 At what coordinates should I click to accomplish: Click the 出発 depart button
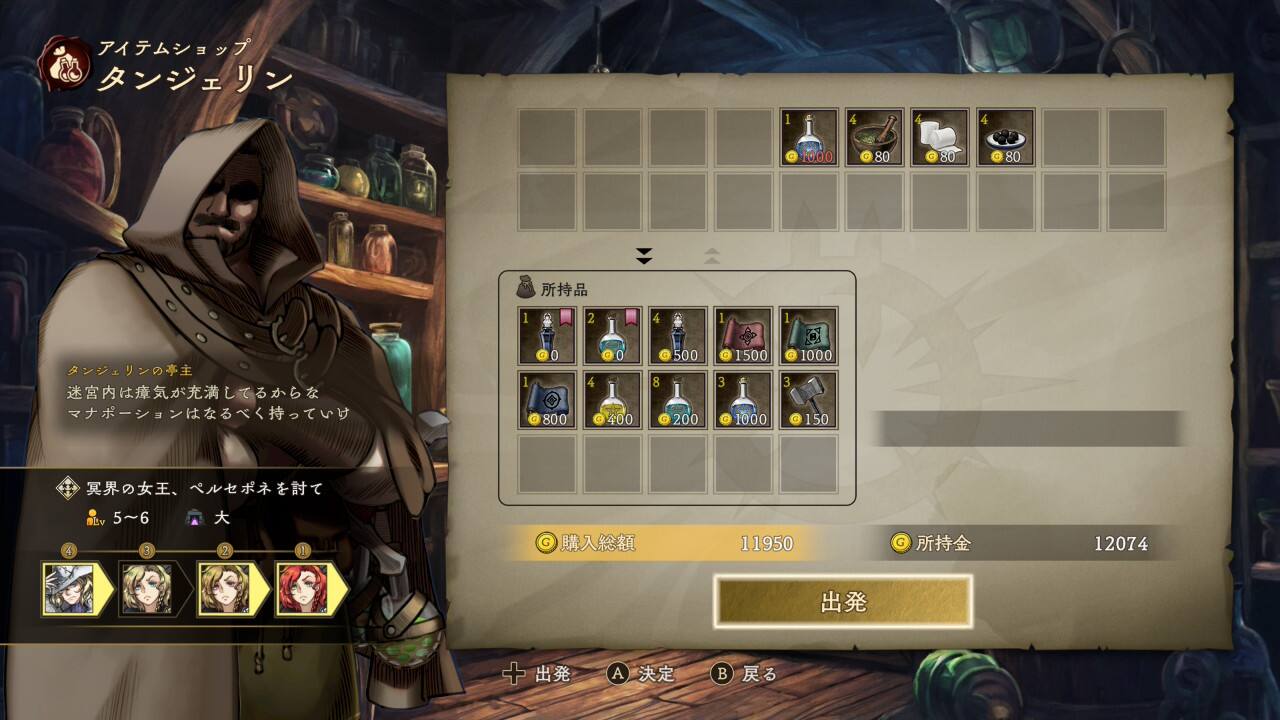click(842, 602)
